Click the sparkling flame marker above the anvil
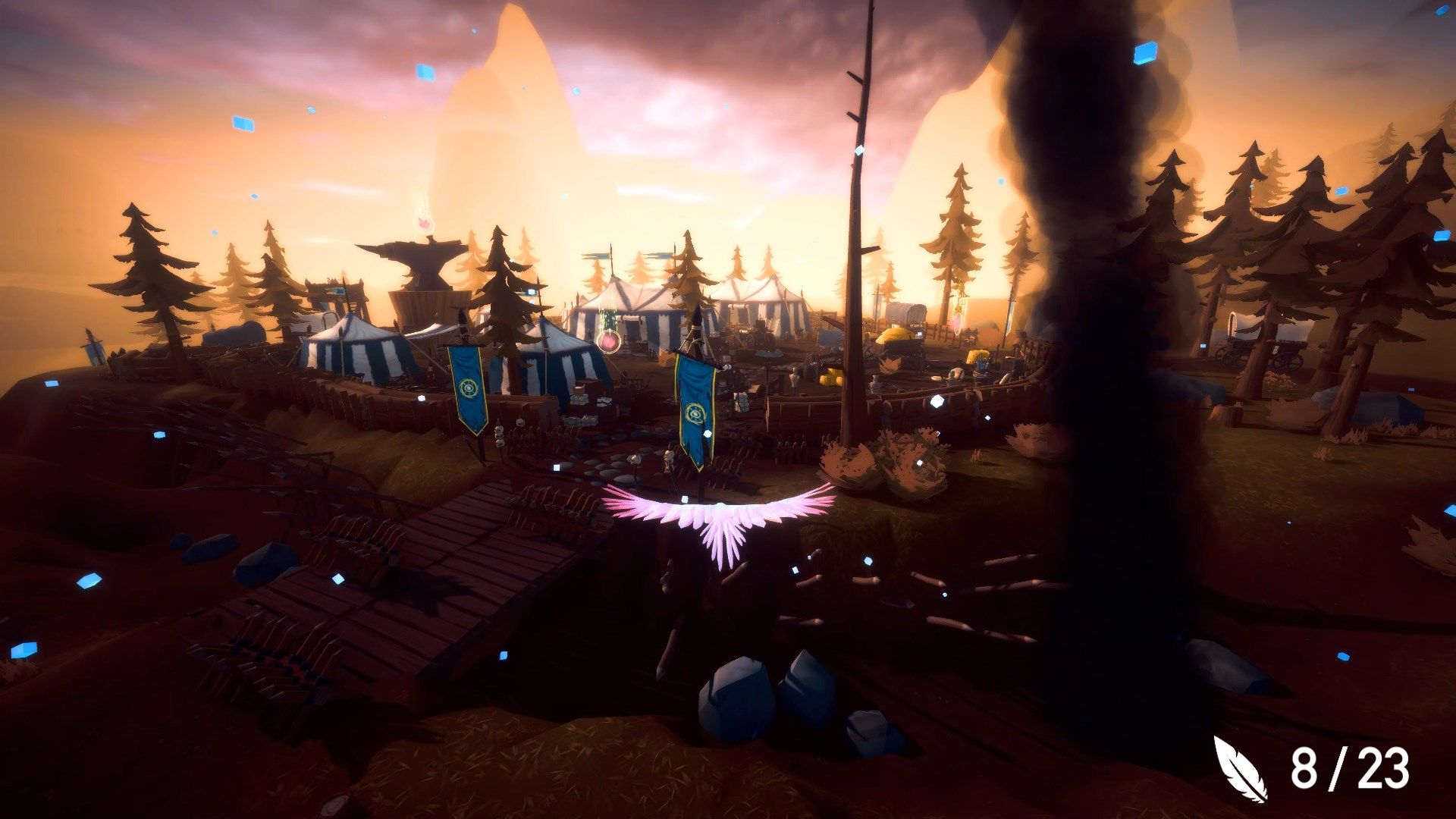The height and width of the screenshot is (819, 1456). point(423,221)
